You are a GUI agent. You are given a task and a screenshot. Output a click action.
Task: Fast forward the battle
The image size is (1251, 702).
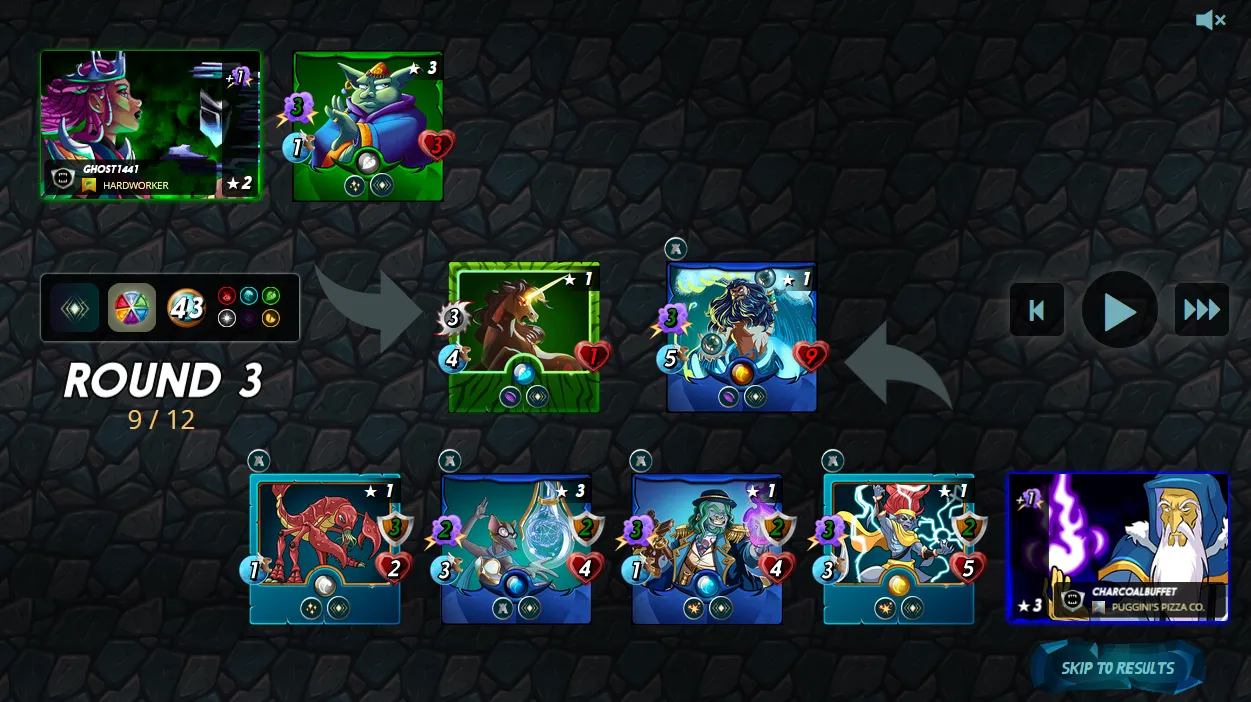click(1201, 310)
